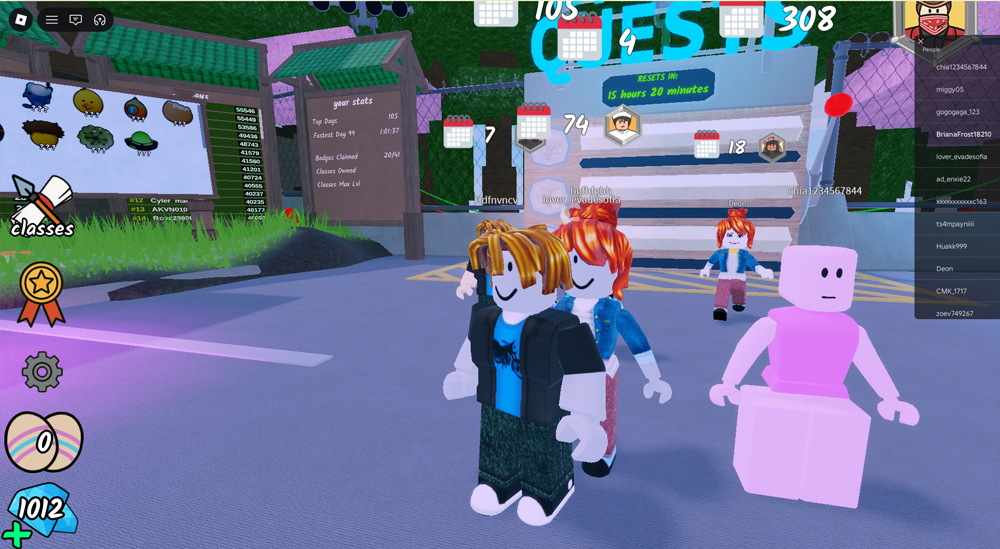The width and height of the screenshot is (1000, 549).
Task: Select player chia1234567844 in the list
Action: [961, 67]
